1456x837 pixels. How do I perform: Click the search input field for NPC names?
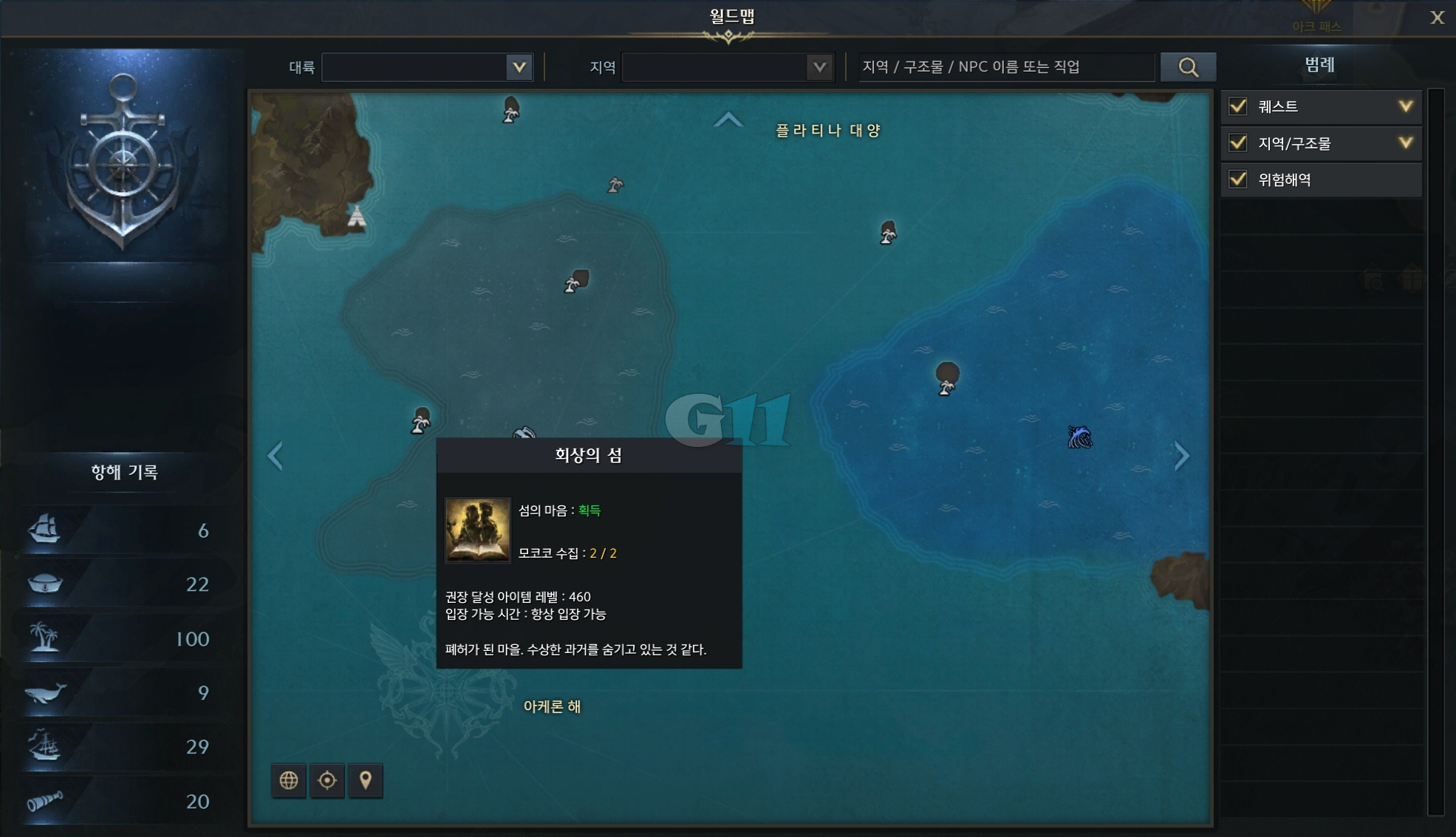coord(1005,66)
